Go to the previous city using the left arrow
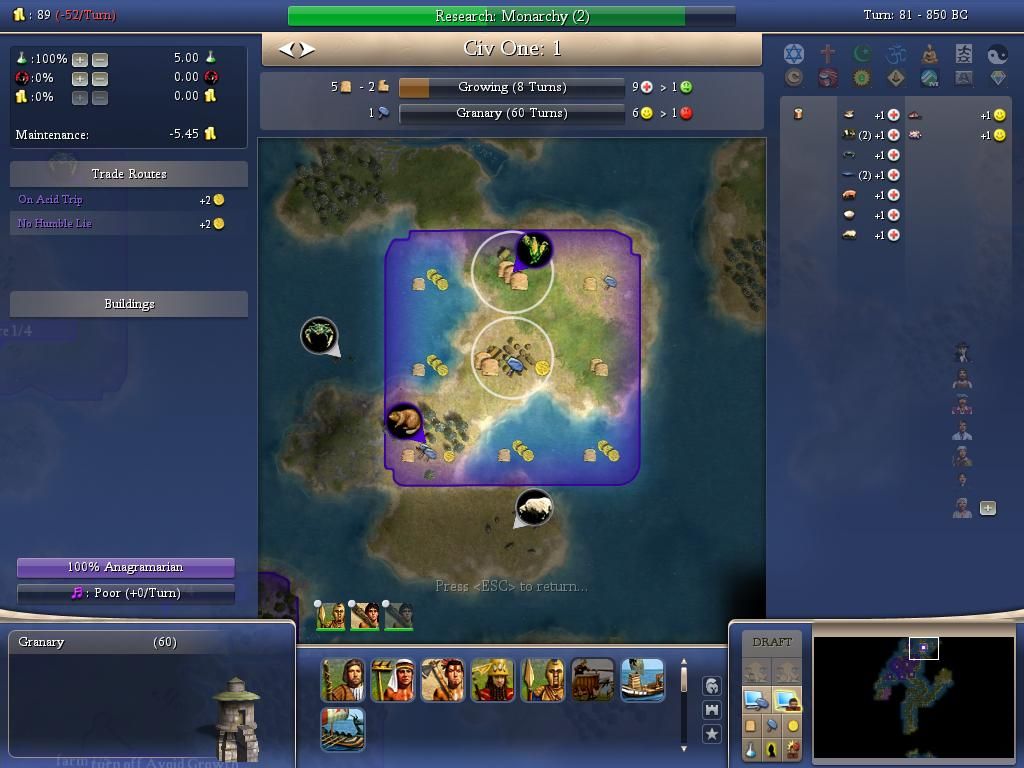Viewport: 1024px width, 768px height. 286,49
